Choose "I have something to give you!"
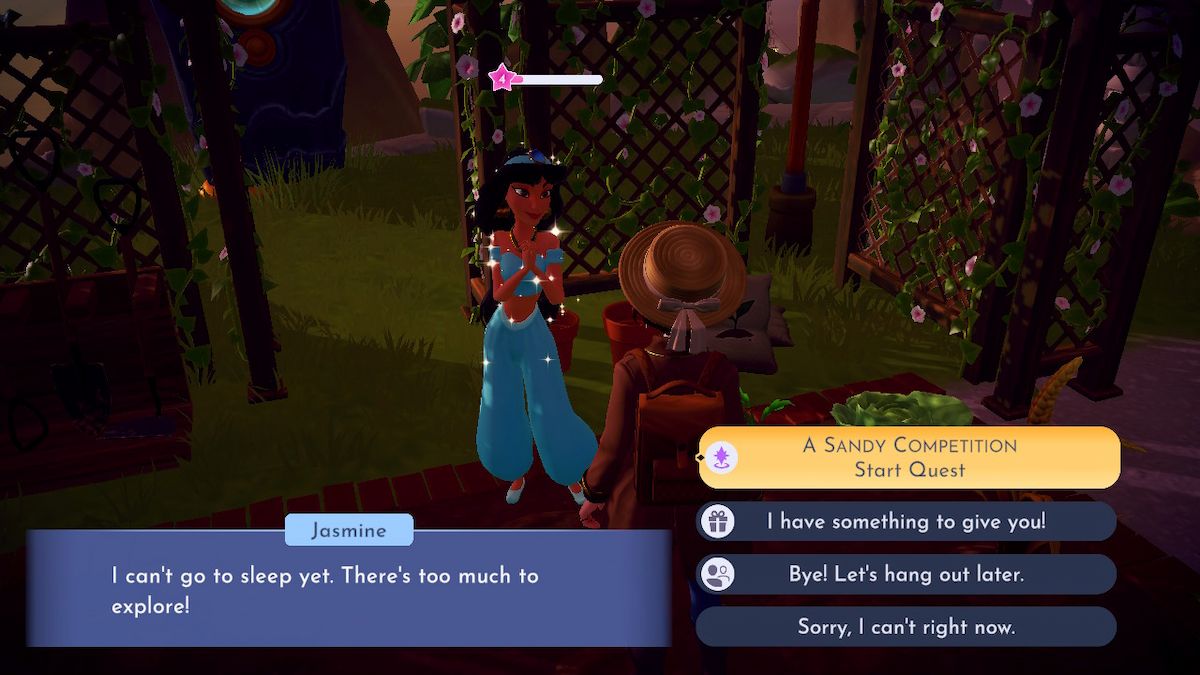1200x675 pixels. [x=906, y=521]
